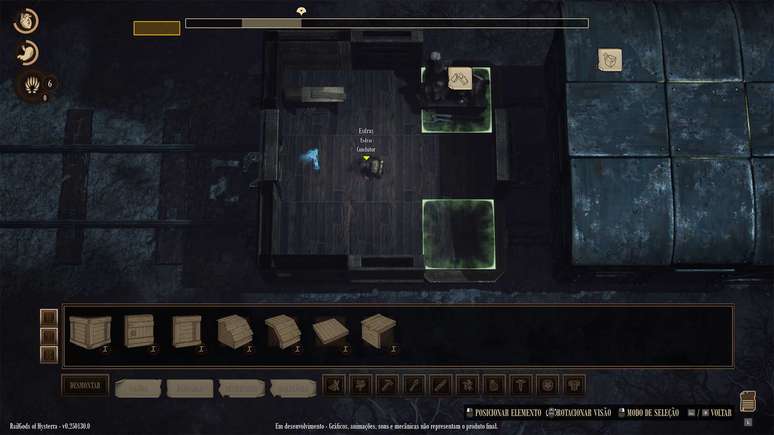Click the head sanity status icon
This screenshot has height=435, width=774.
tap(26, 20)
